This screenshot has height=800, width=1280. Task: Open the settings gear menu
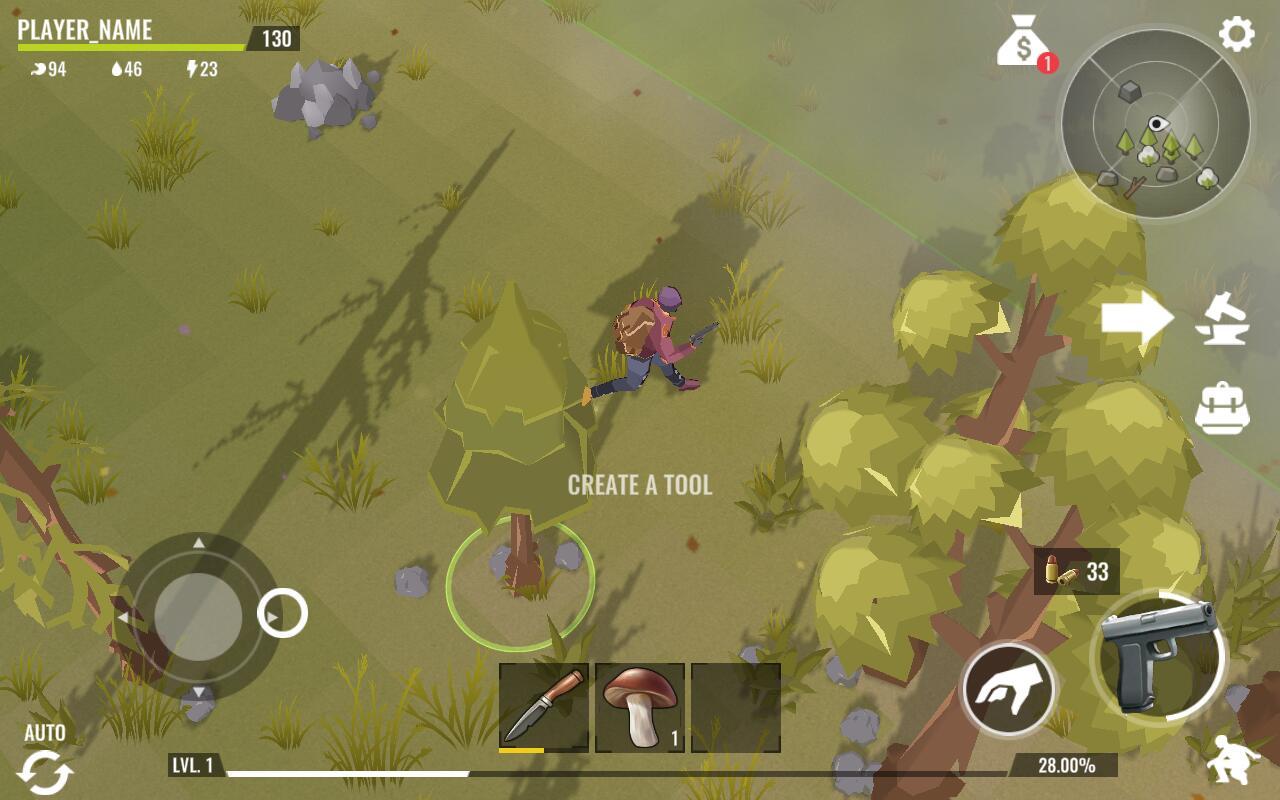tap(1236, 35)
